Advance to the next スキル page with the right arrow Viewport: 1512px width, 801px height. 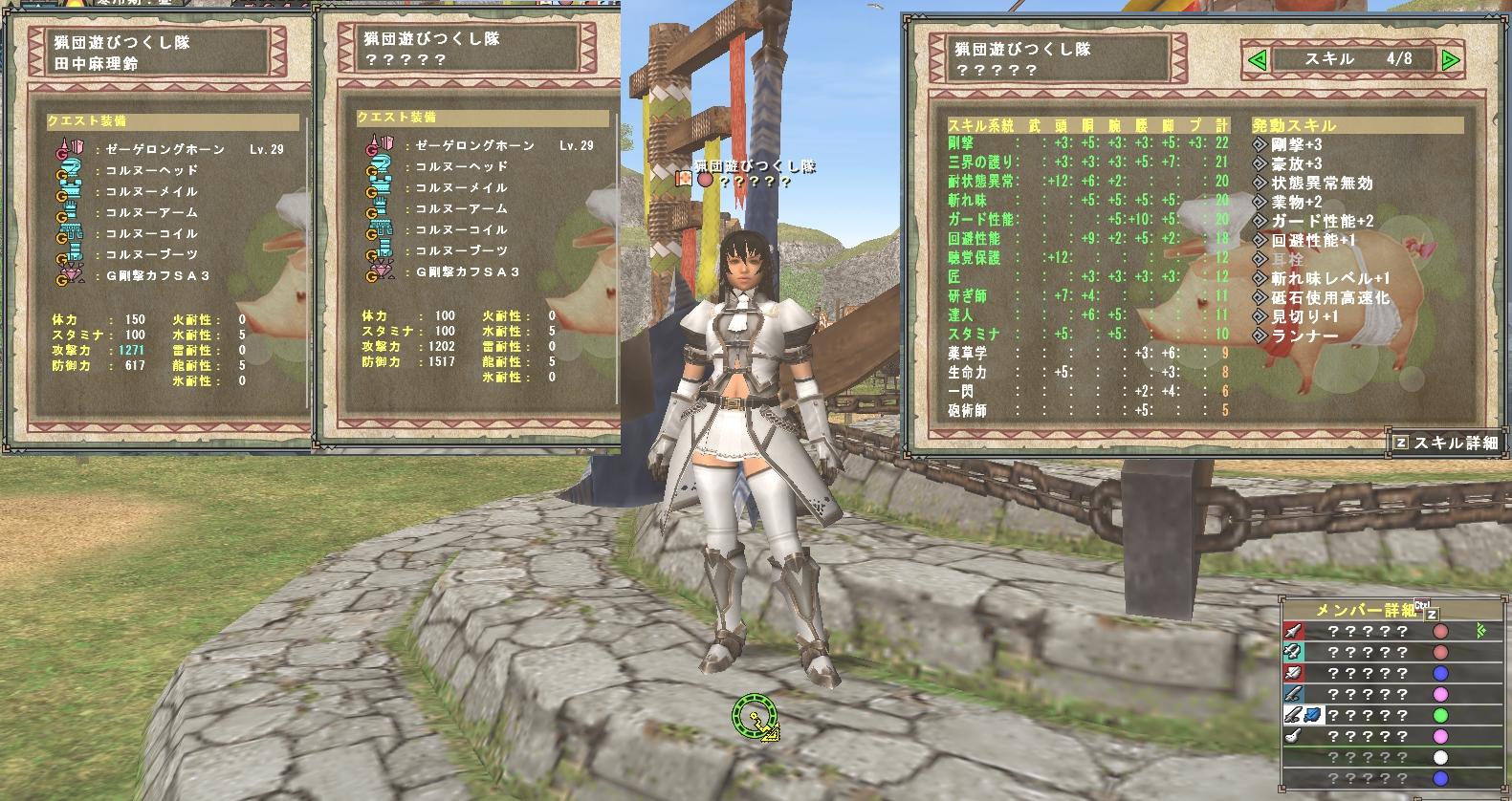click(1450, 60)
